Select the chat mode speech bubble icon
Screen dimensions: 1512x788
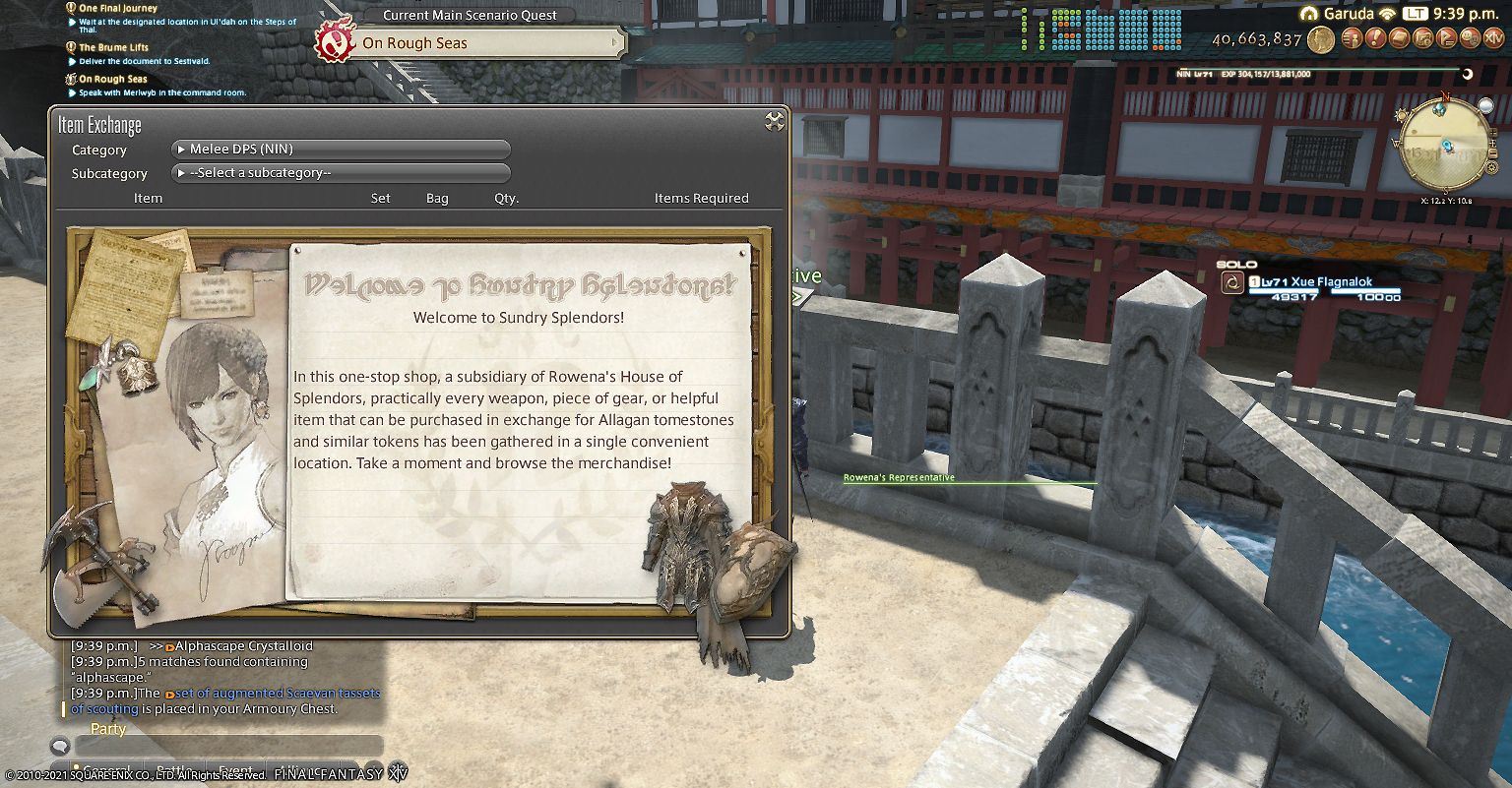point(61,746)
